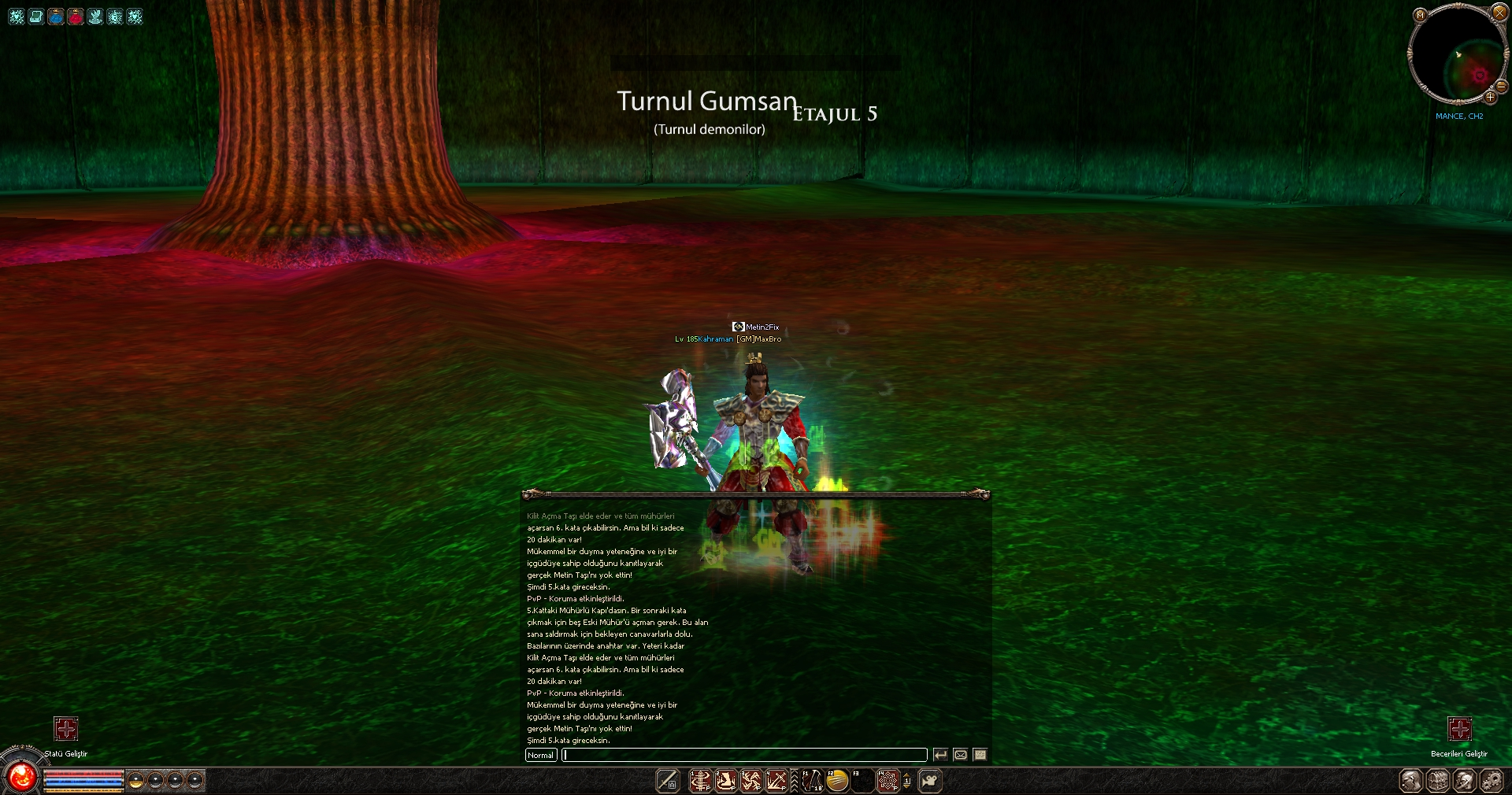Focus the chat text input field
Screen dimensions: 1512x795
tap(745, 755)
